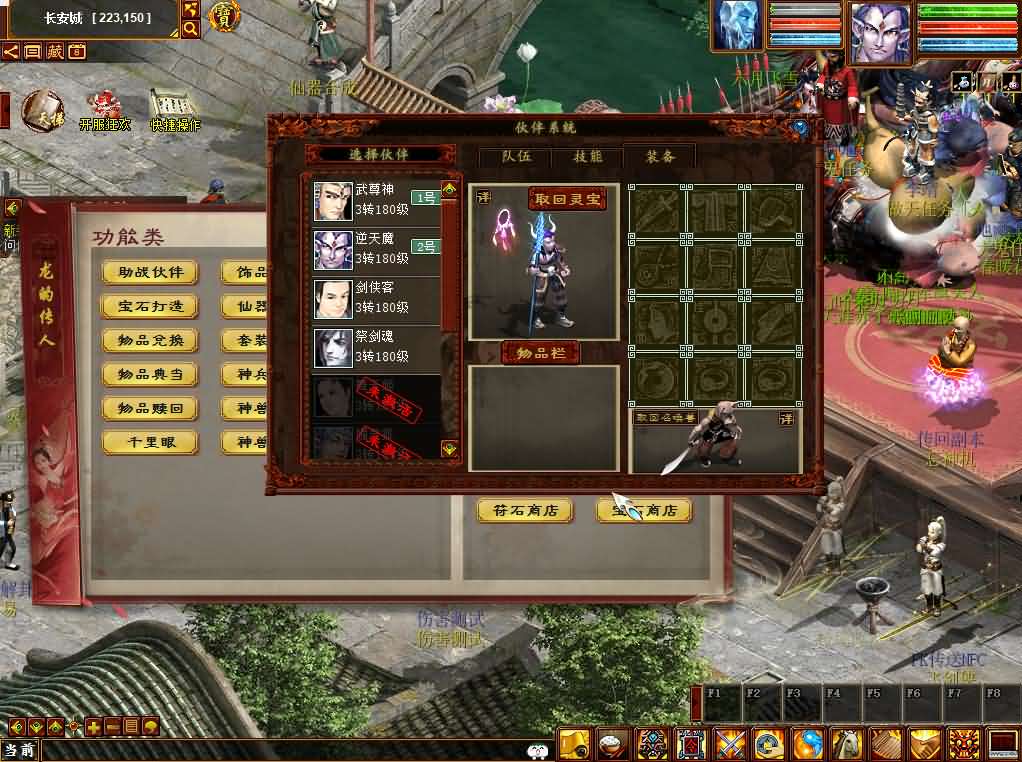Pick companion 剑侠客 from the list
Image resolution: width=1022 pixels, height=762 pixels.
(x=376, y=299)
